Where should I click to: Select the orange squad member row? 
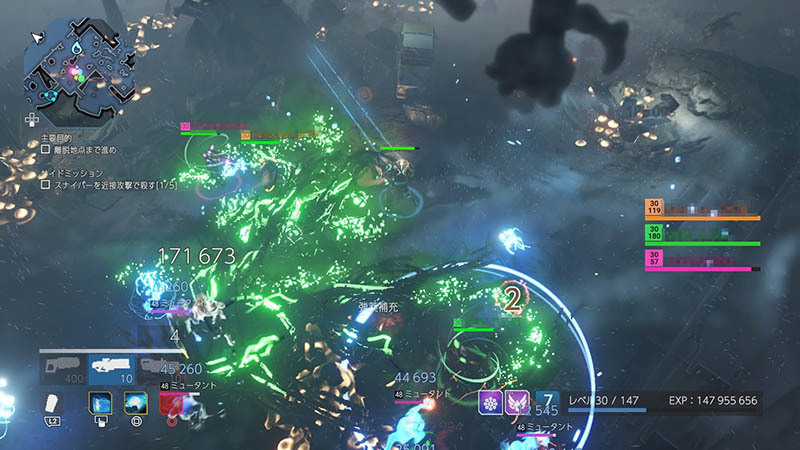pyautogui.click(x=702, y=210)
